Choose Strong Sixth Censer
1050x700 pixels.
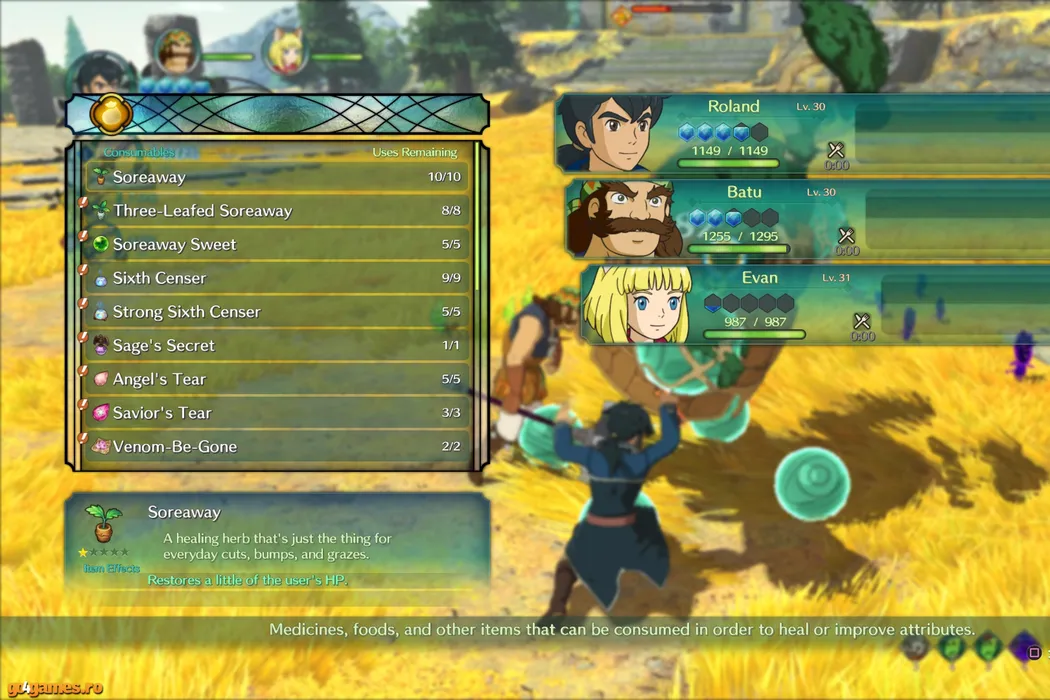tap(275, 312)
